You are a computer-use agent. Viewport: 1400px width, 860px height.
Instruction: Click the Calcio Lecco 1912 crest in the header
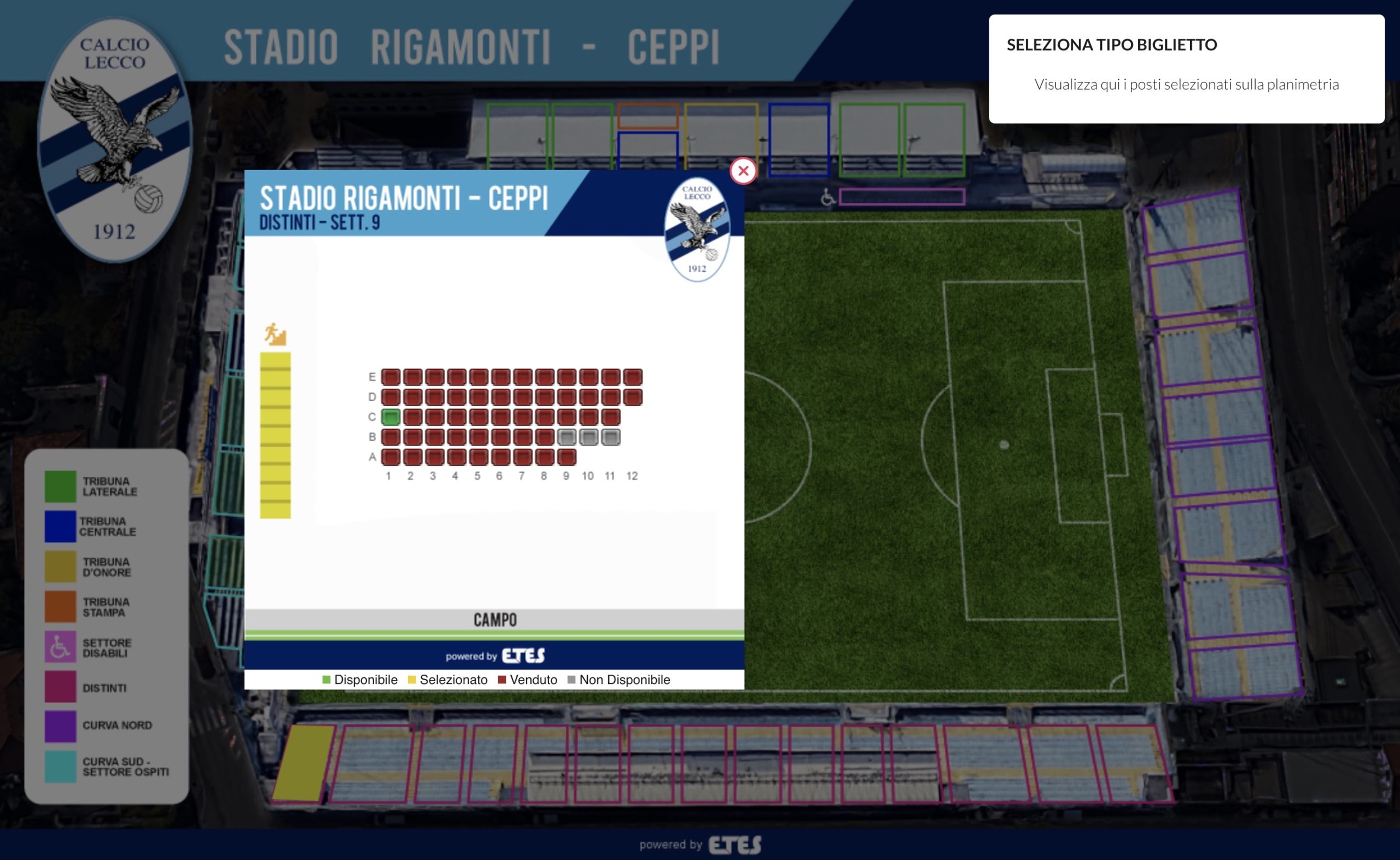coord(115,140)
